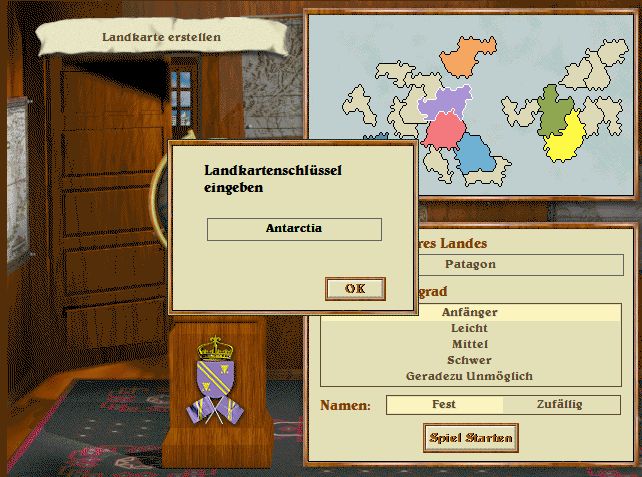This screenshot has width=642, height=477.
Task: Switch names to Fest
Action: pos(444,405)
